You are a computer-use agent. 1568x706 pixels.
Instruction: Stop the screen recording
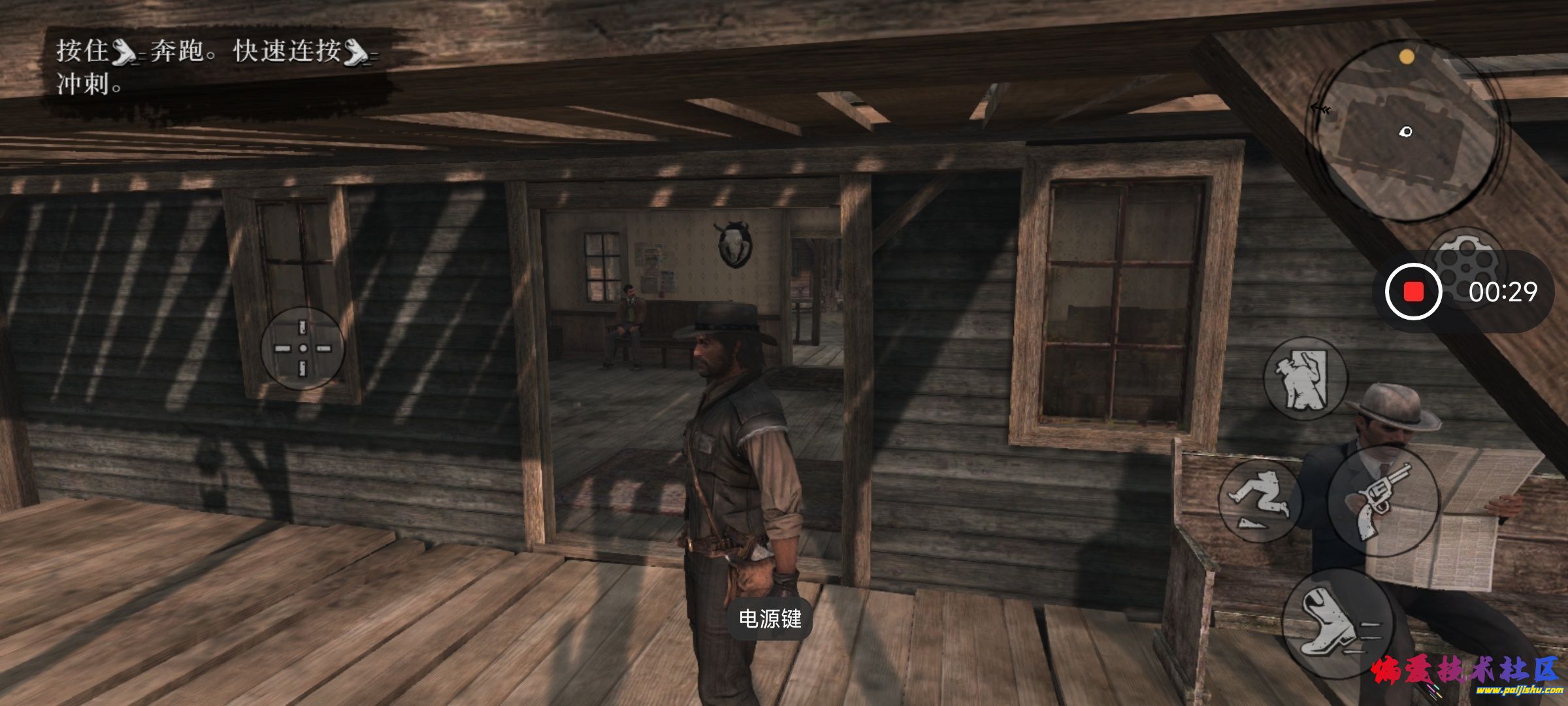(1413, 292)
